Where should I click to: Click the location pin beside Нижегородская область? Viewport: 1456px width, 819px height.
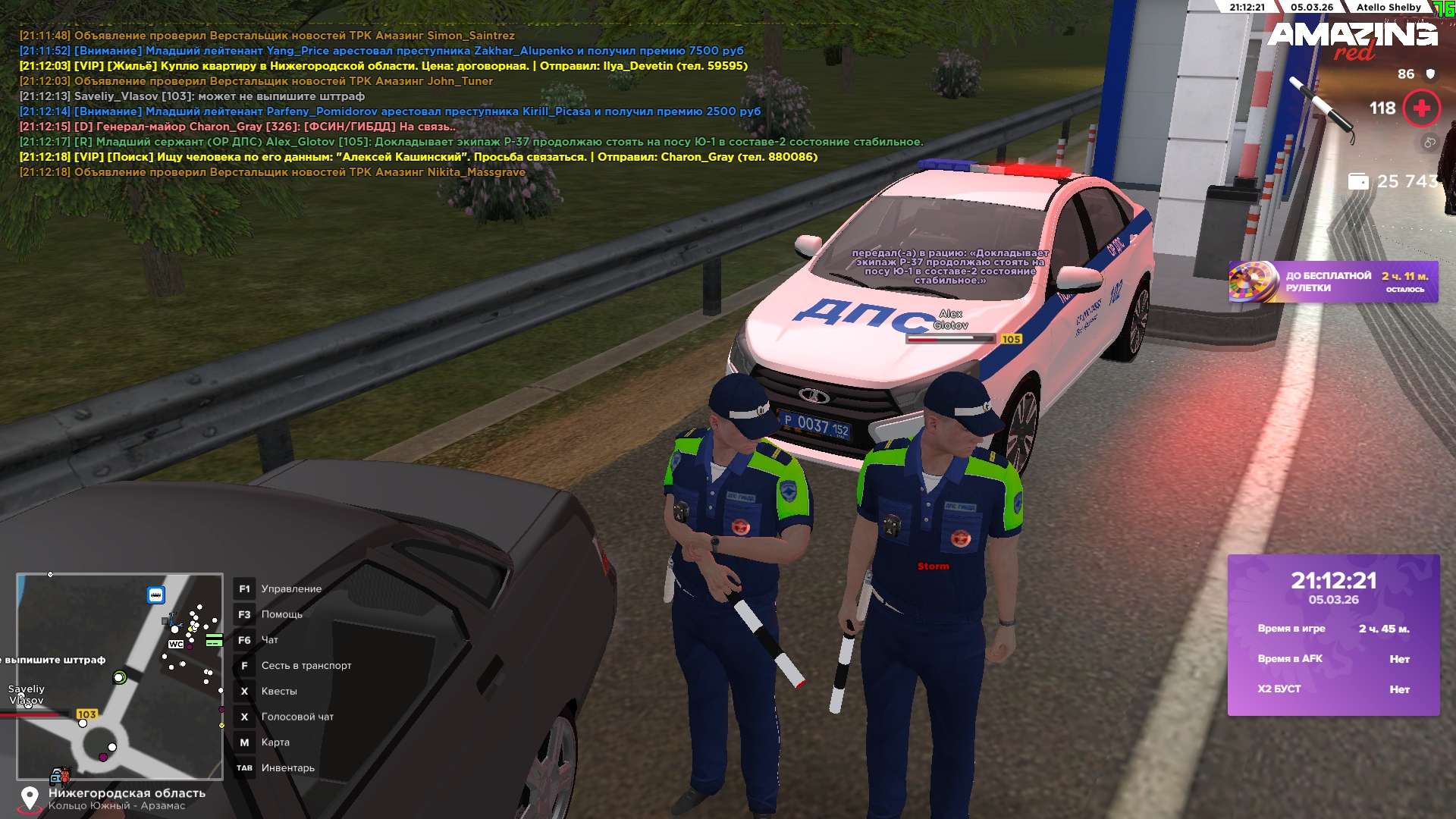30,799
